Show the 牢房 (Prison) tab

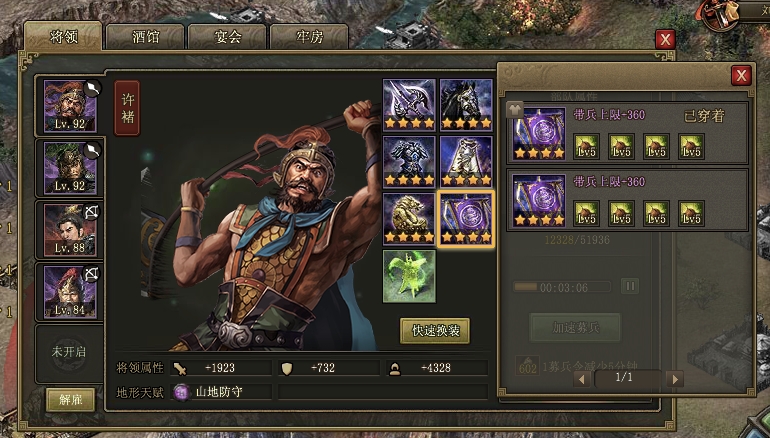[x=308, y=37]
